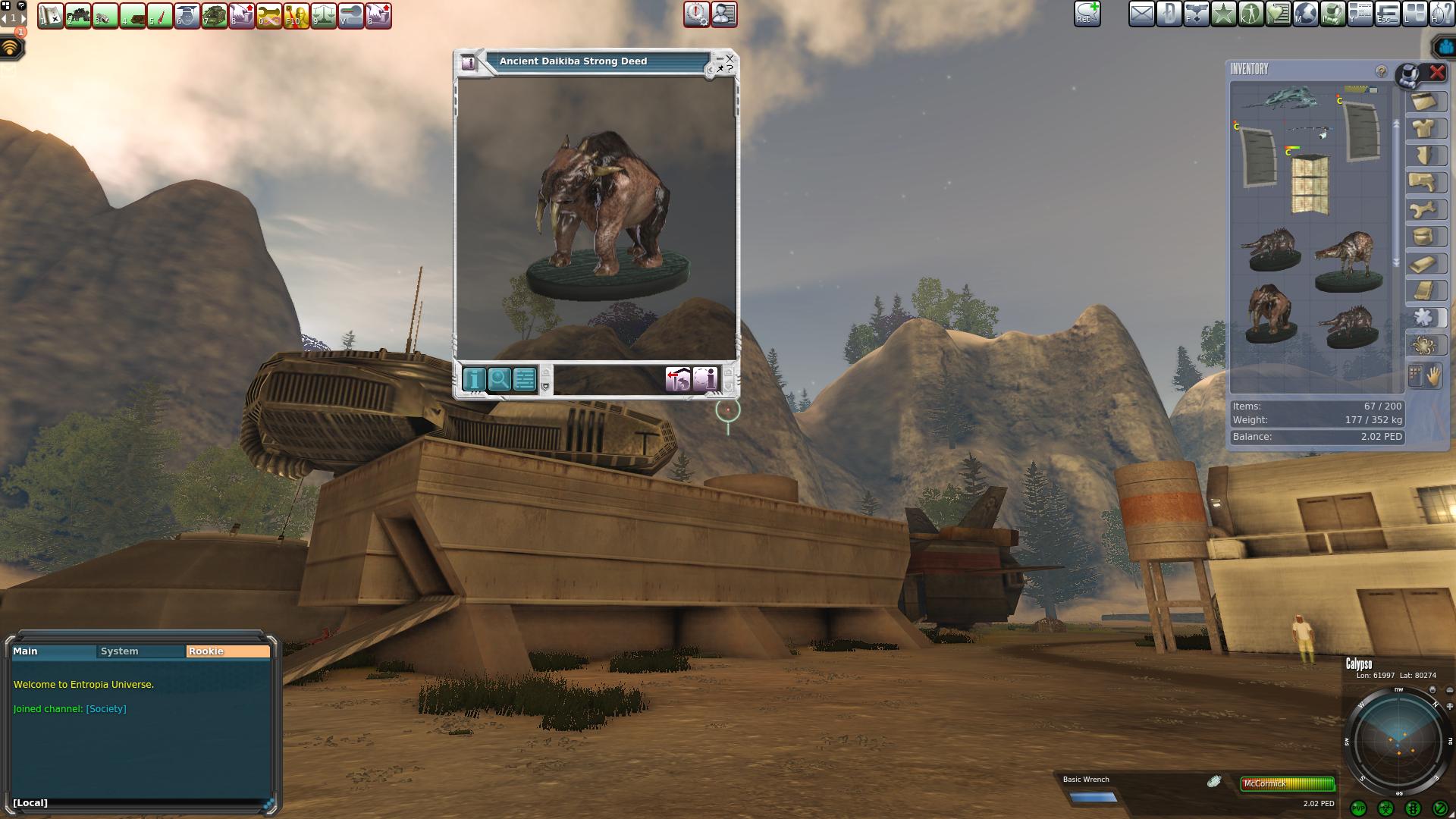Open the list view button on deed panel
Image resolution: width=1456 pixels, height=819 pixels.
[525, 379]
